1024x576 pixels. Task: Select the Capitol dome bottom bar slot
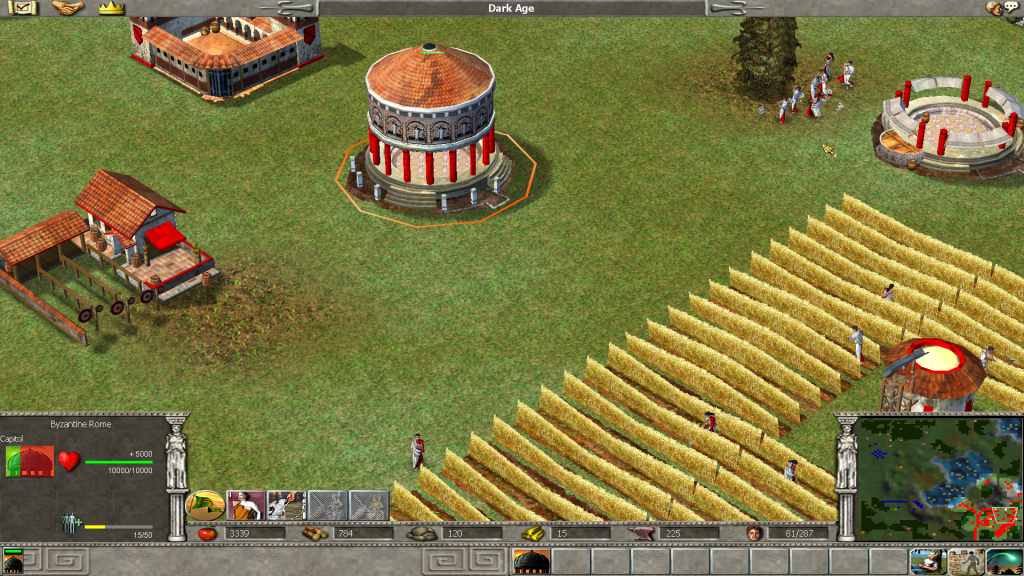pos(530,561)
